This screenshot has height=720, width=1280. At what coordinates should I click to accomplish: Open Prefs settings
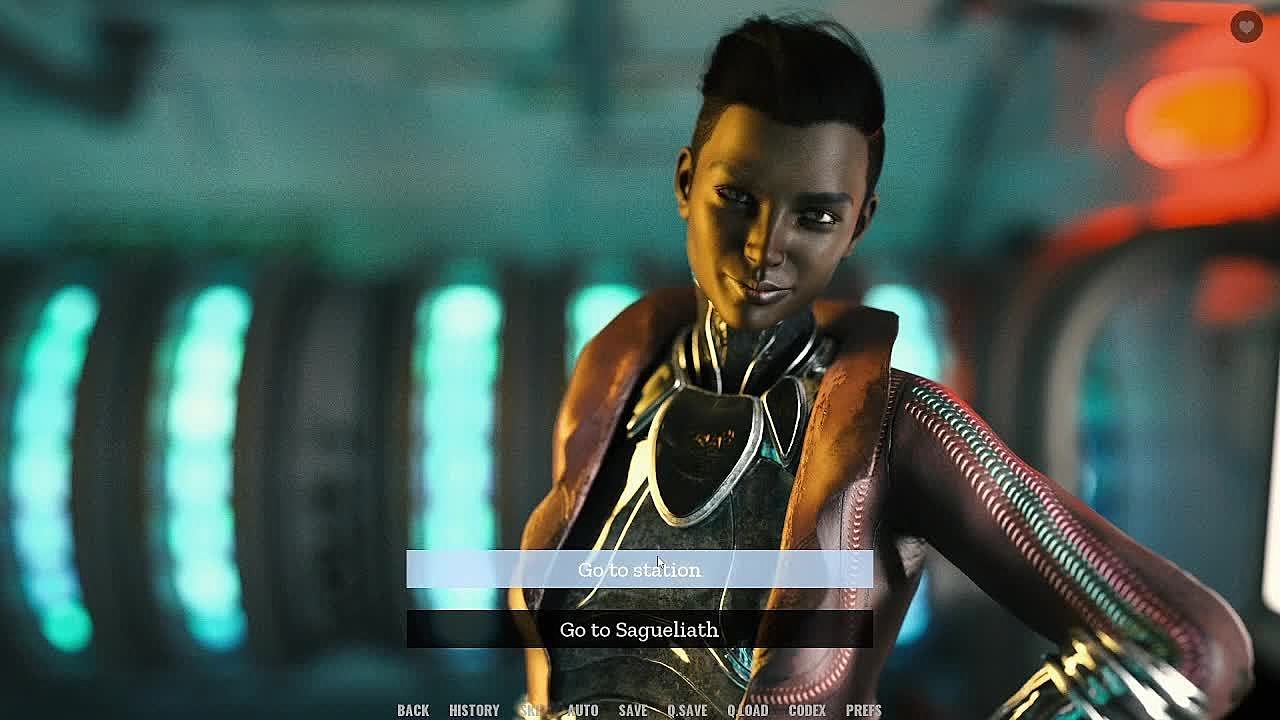(864, 710)
